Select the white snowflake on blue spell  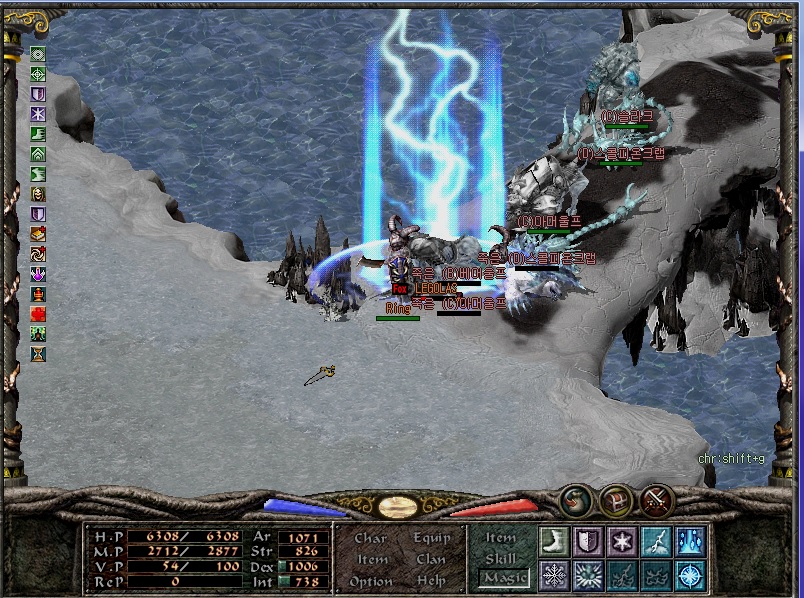coord(553,575)
